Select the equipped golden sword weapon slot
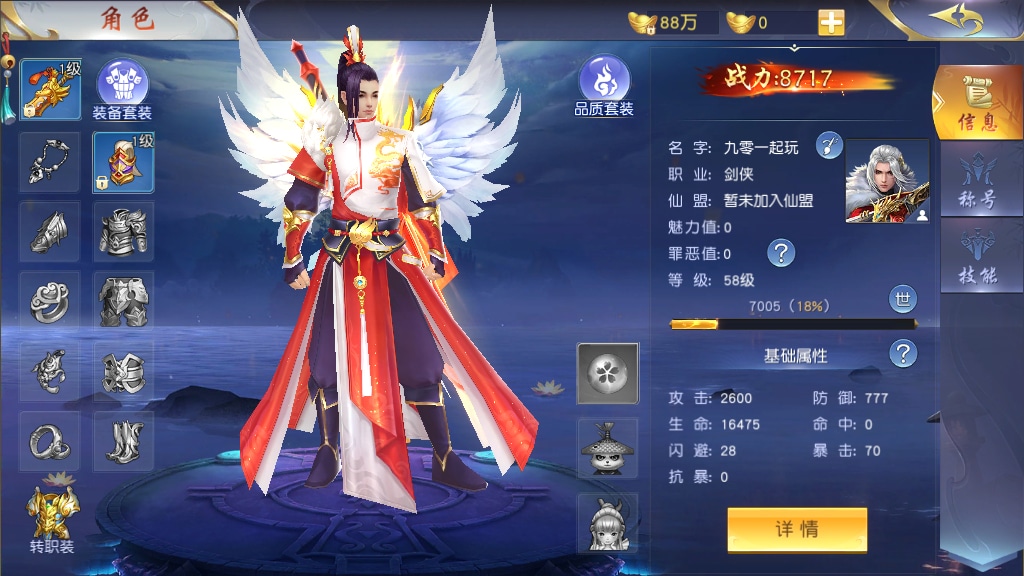Image resolution: width=1024 pixels, height=576 pixels. pos(50,88)
